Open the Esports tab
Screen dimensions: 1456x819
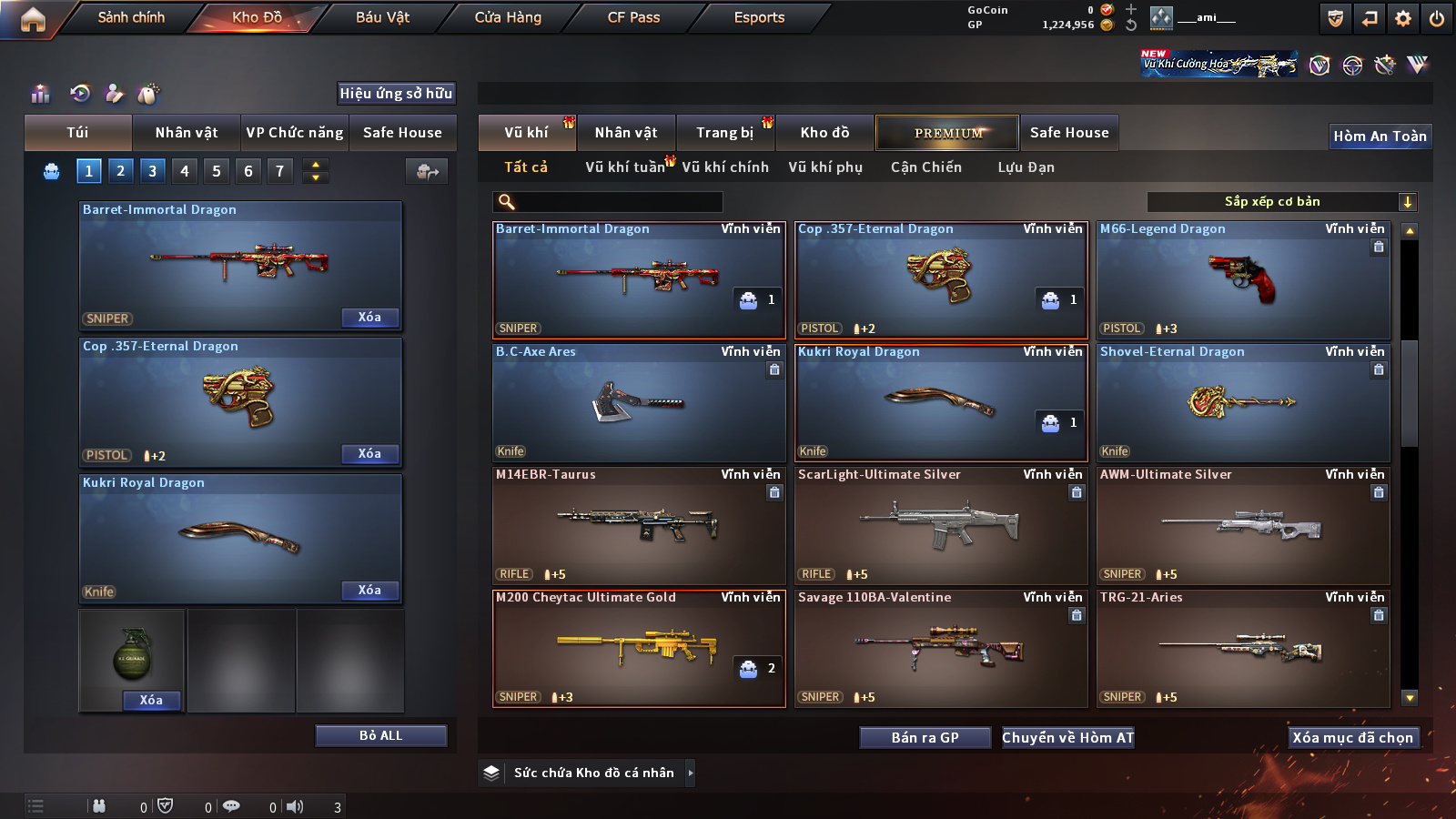pos(759,17)
